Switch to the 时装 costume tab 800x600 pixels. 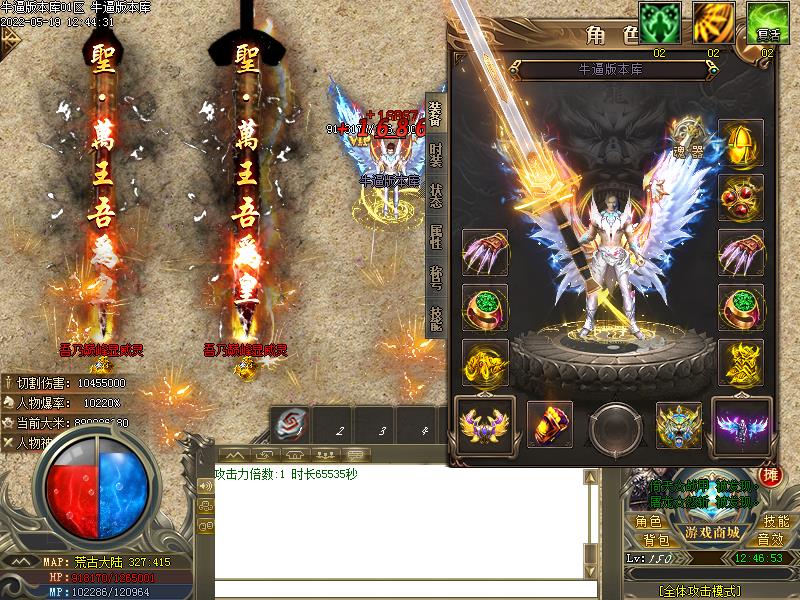point(435,154)
